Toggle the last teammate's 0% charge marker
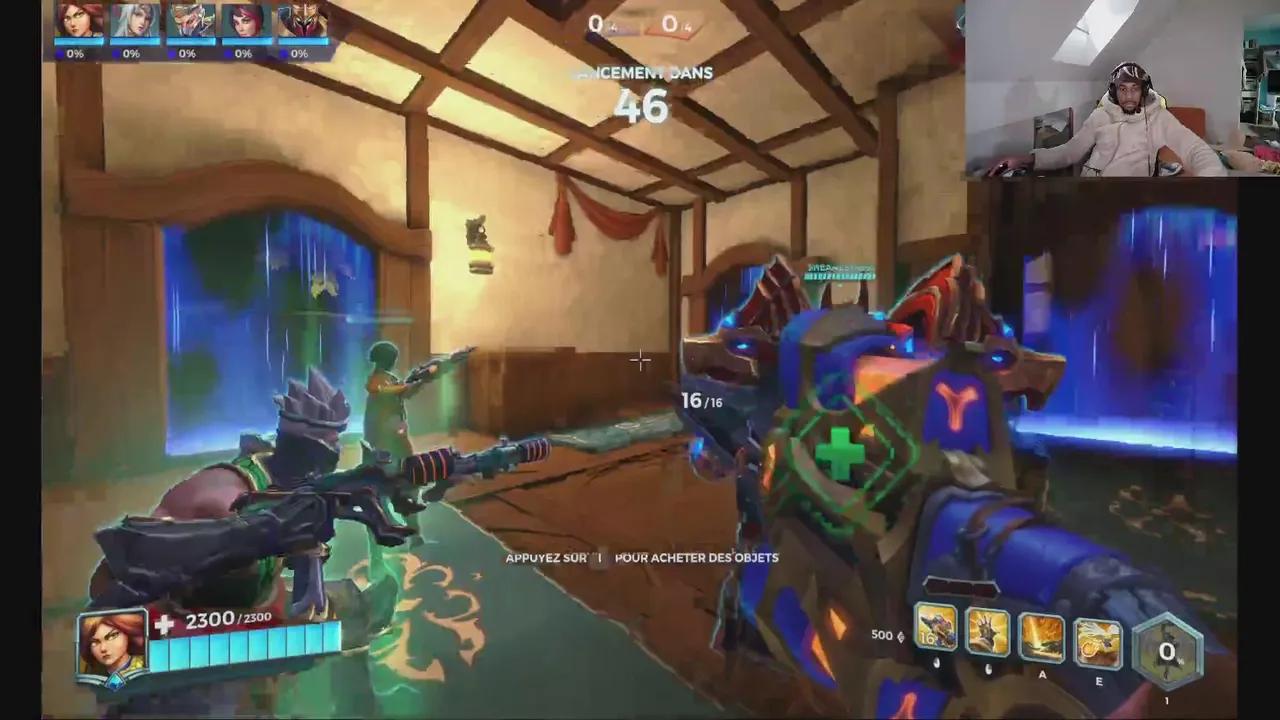 point(299,54)
